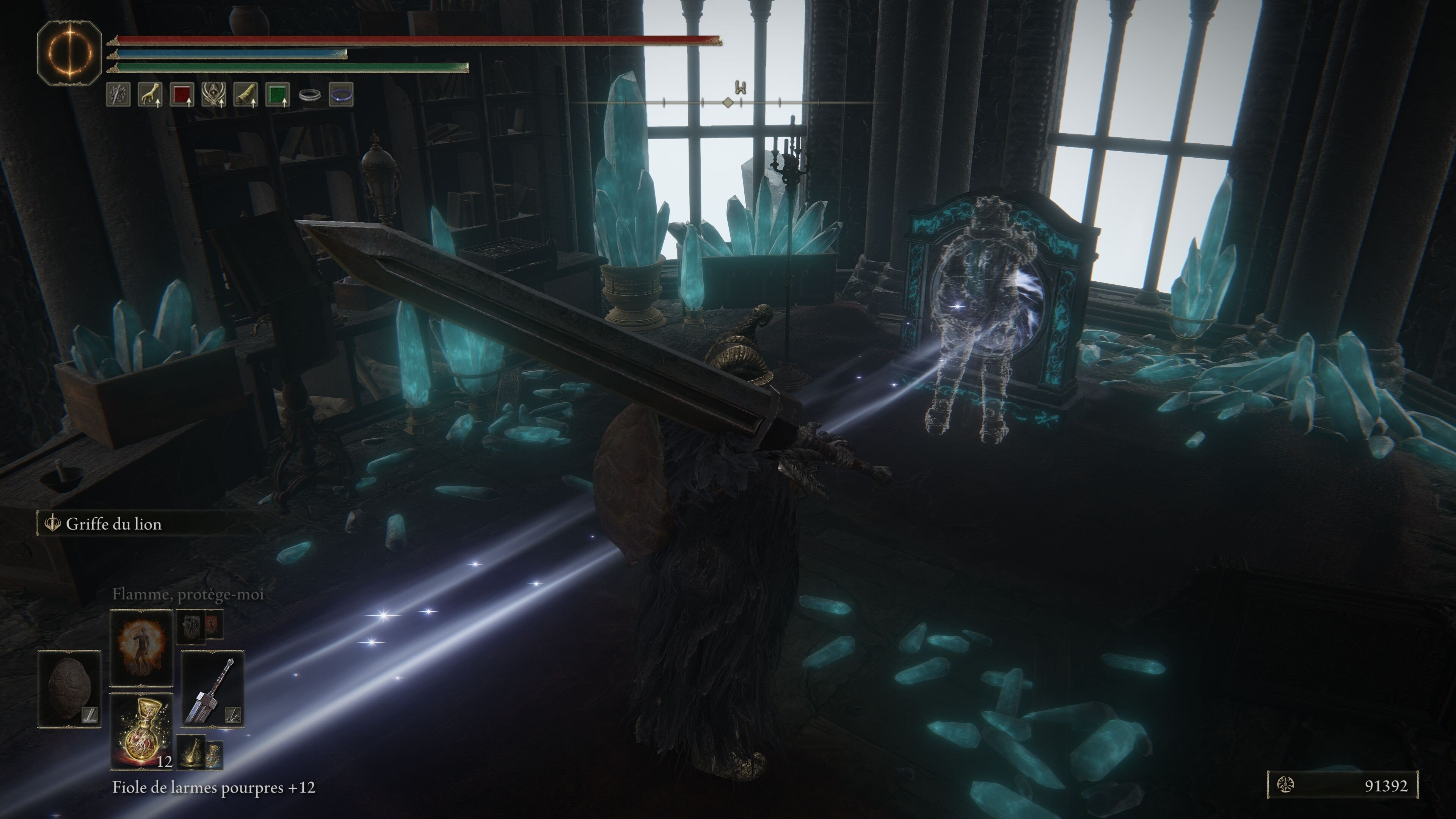Click the glowing blue ring status icon
The height and width of the screenshot is (819, 1456).
(341, 94)
